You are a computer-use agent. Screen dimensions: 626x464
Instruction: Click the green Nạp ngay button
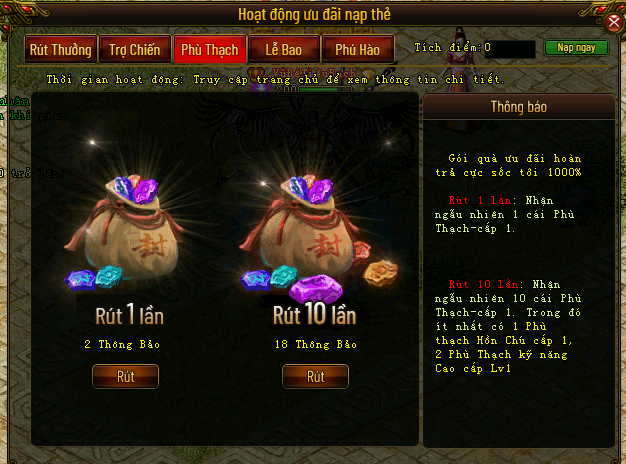[x=576, y=48]
